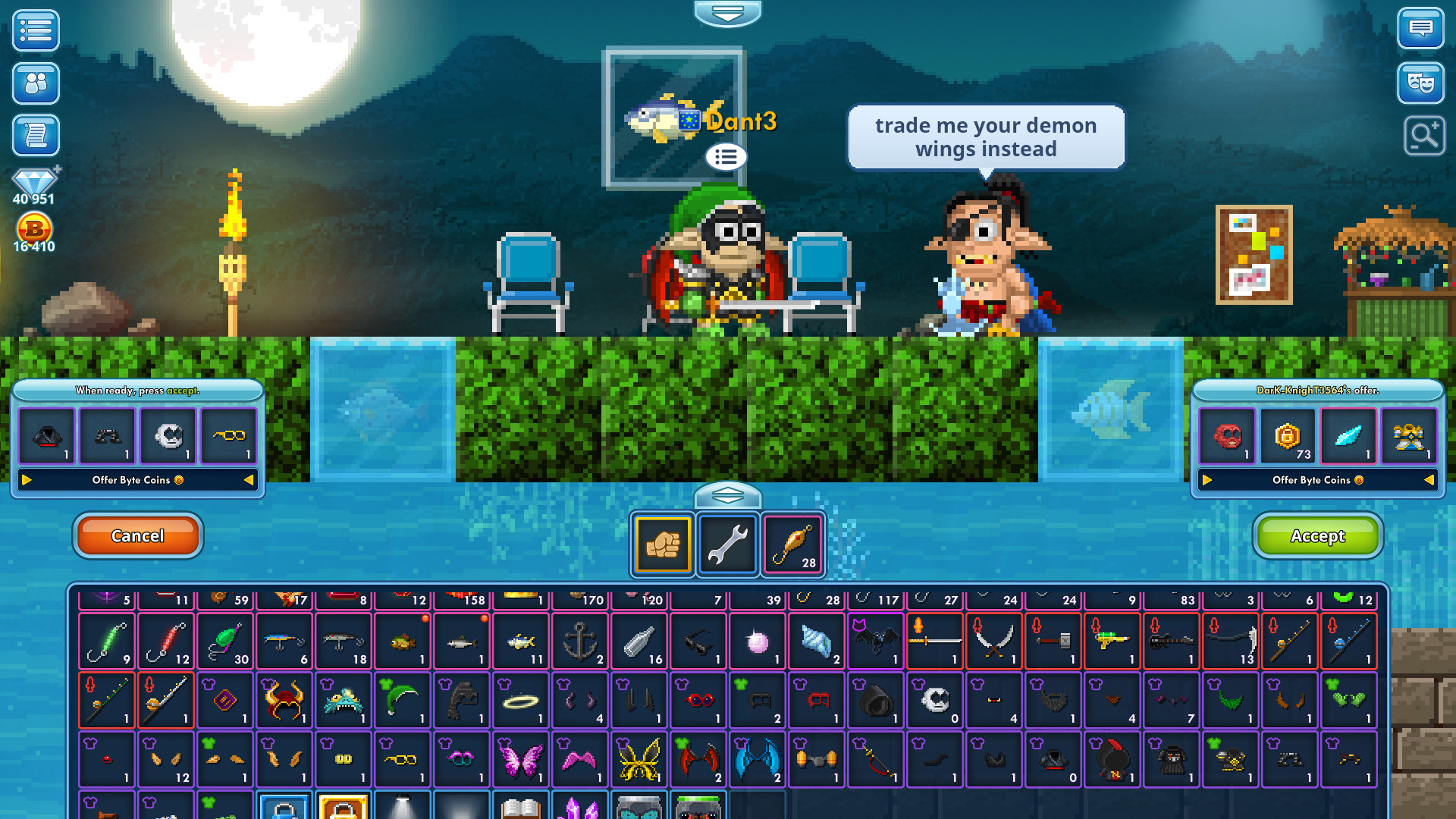
Task: Collapse the trade view with top chevron
Action: pyautogui.click(x=728, y=12)
